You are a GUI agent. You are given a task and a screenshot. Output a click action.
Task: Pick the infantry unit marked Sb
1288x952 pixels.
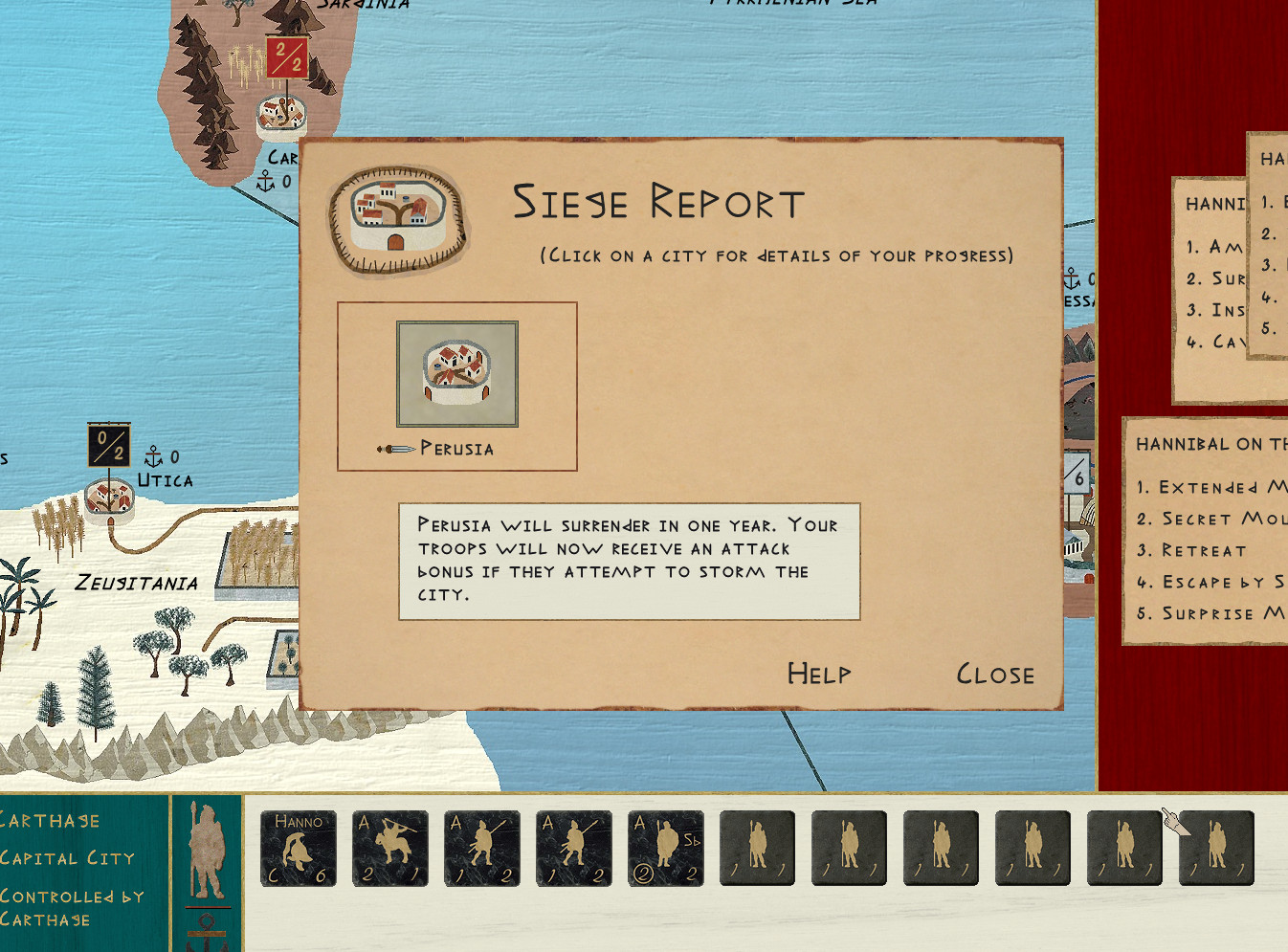point(666,848)
